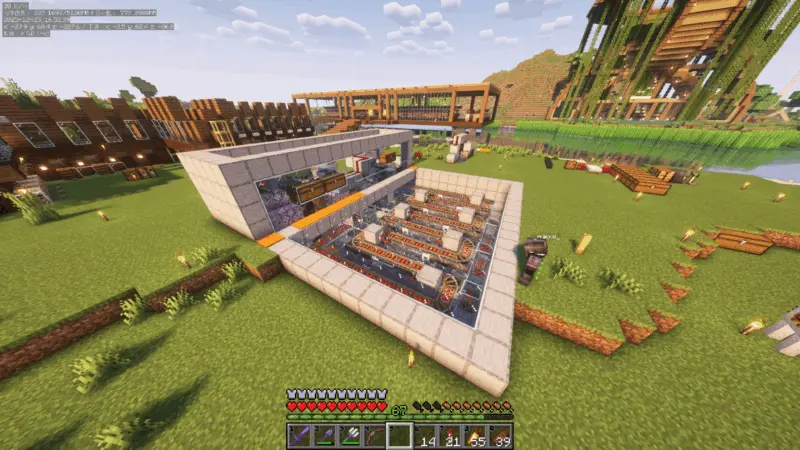
Task: Select the enchanted sword hotbar slot
Action: 300,435
